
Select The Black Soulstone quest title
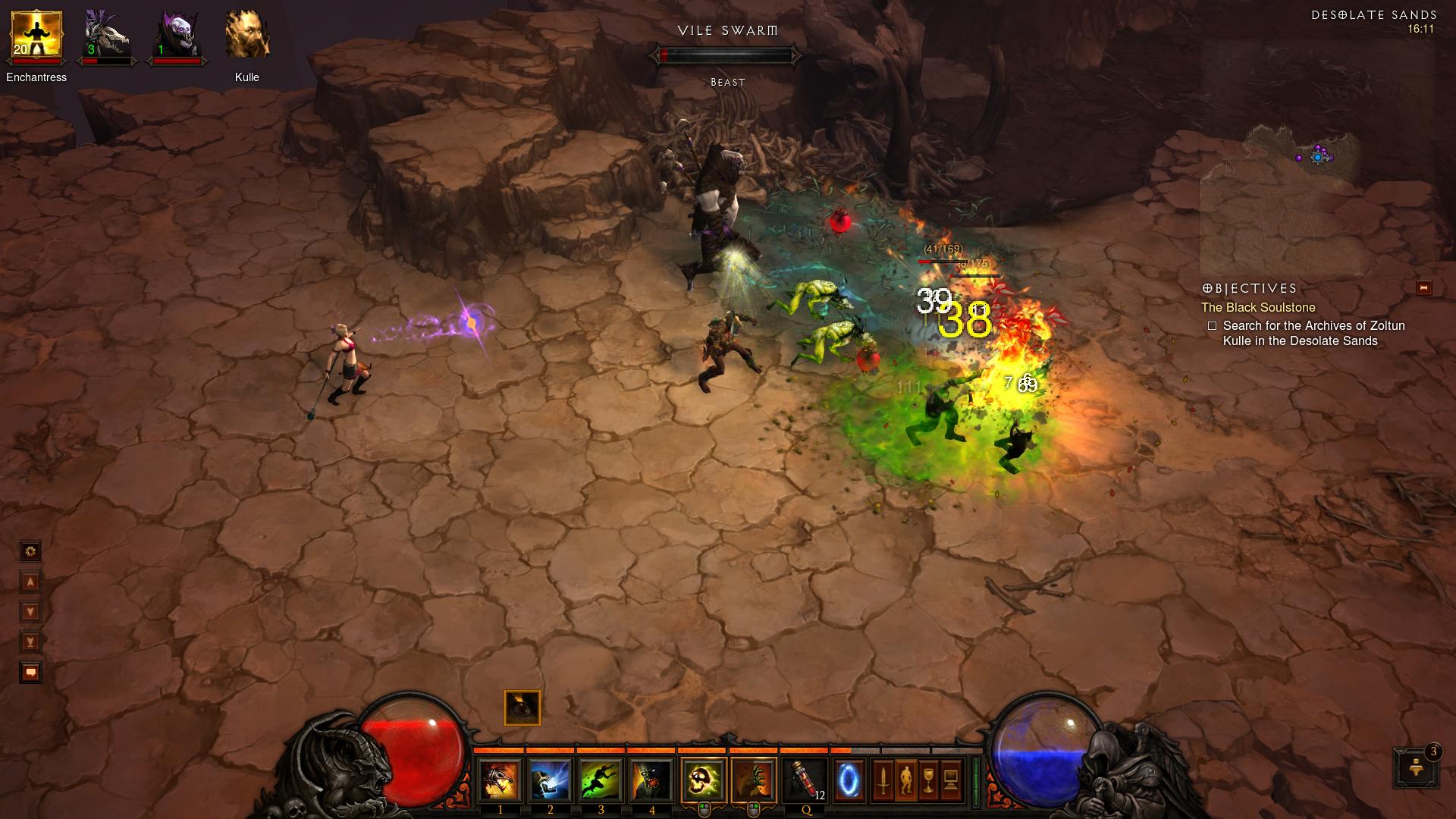point(1257,307)
